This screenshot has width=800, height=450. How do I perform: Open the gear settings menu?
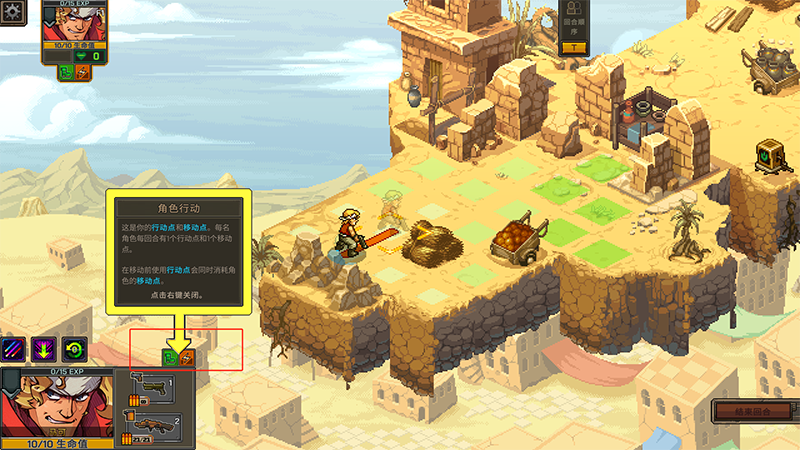(x=12, y=12)
